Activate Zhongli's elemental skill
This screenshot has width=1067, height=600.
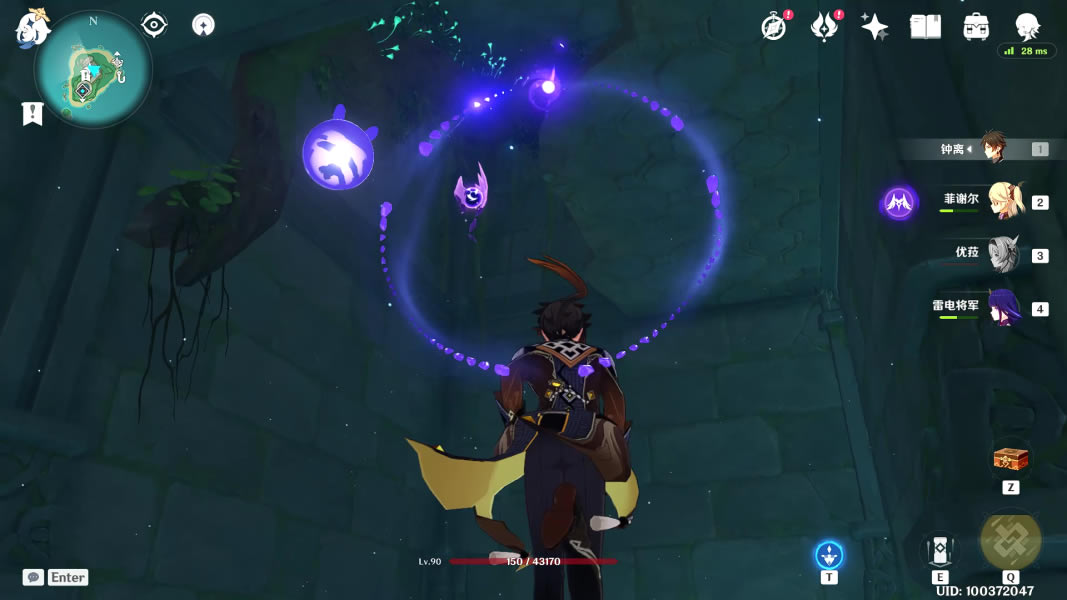(x=939, y=551)
